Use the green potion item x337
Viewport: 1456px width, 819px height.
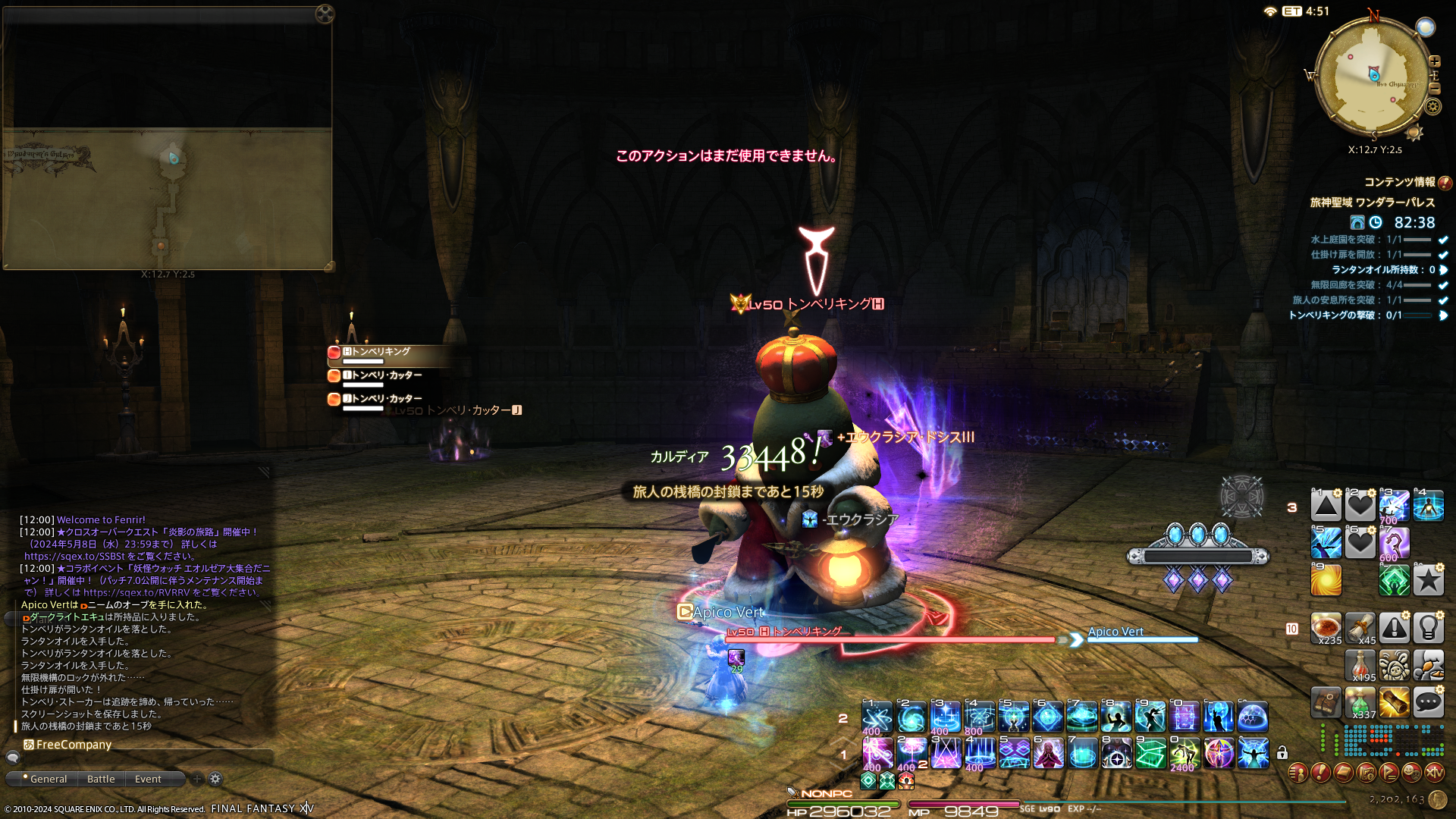pyautogui.click(x=1360, y=702)
